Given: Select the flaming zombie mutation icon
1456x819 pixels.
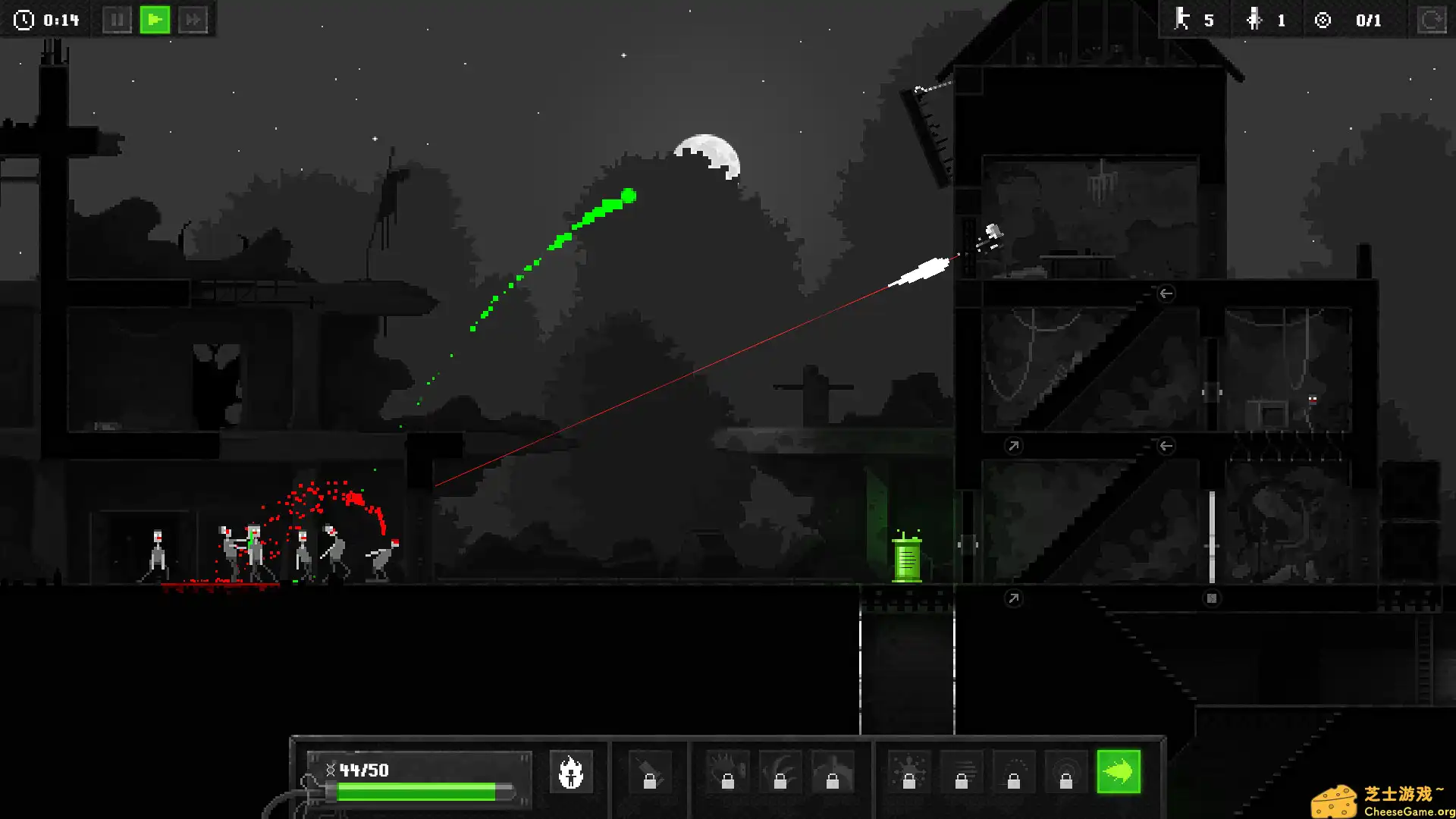Looking at the screenshot, I should click(x=571, y=772).
